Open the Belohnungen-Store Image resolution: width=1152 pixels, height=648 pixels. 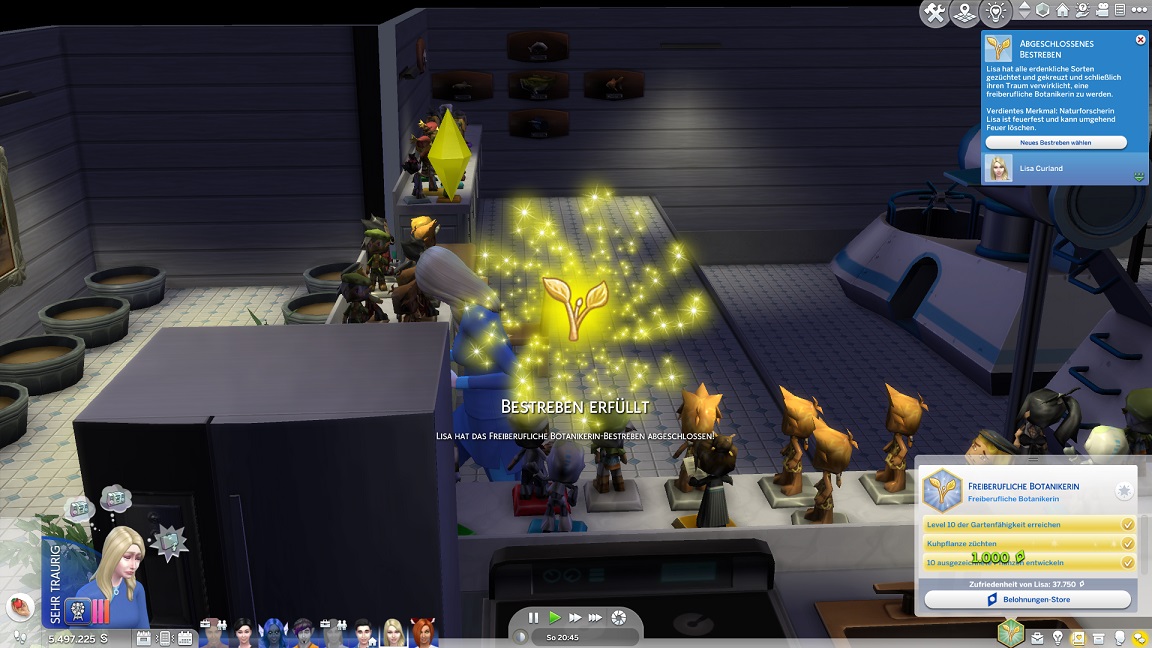coord(1027,600)
